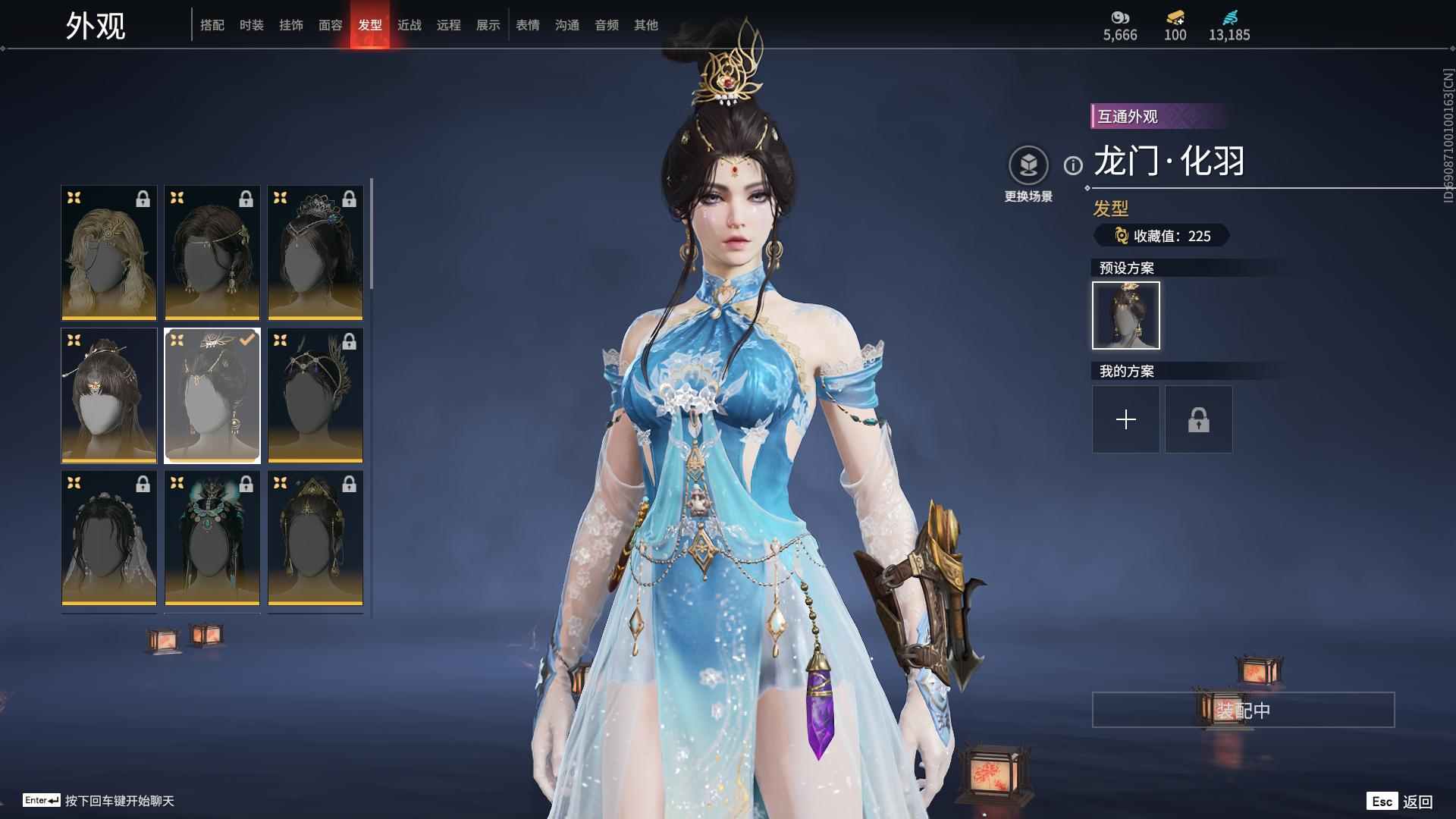Show the 展示 display tab

(x=488, y=25)
